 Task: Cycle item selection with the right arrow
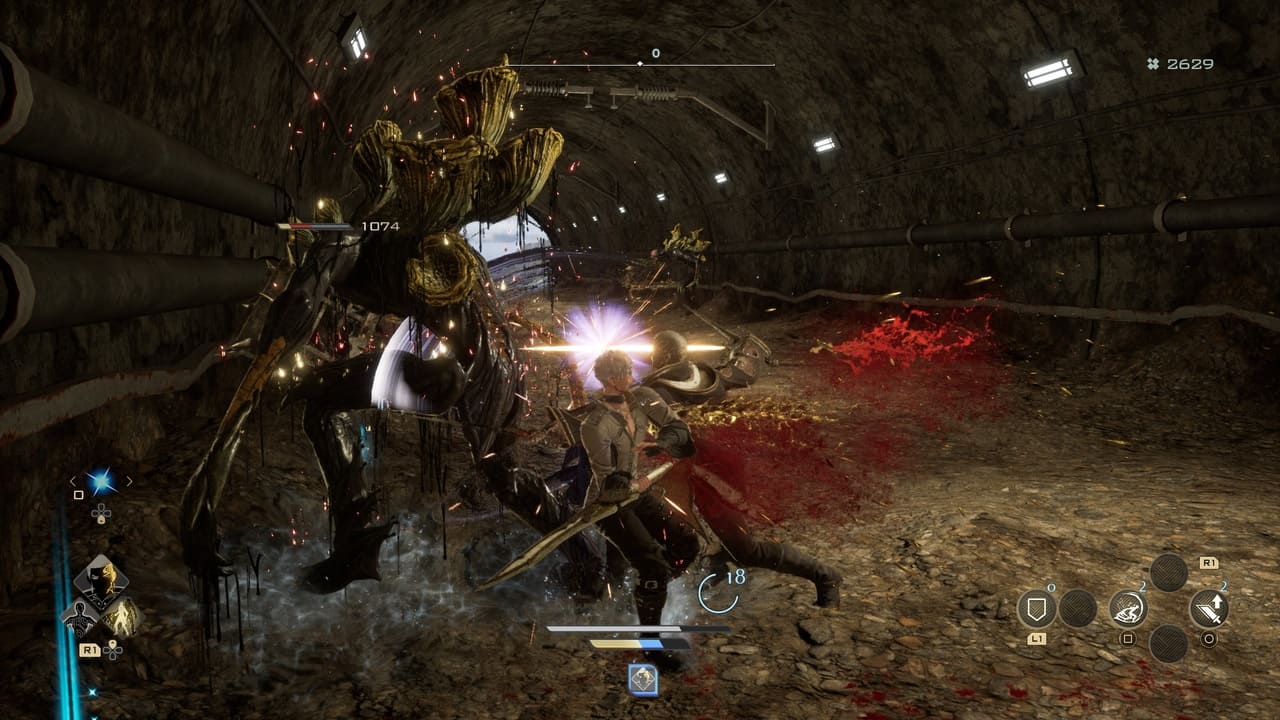129,481
